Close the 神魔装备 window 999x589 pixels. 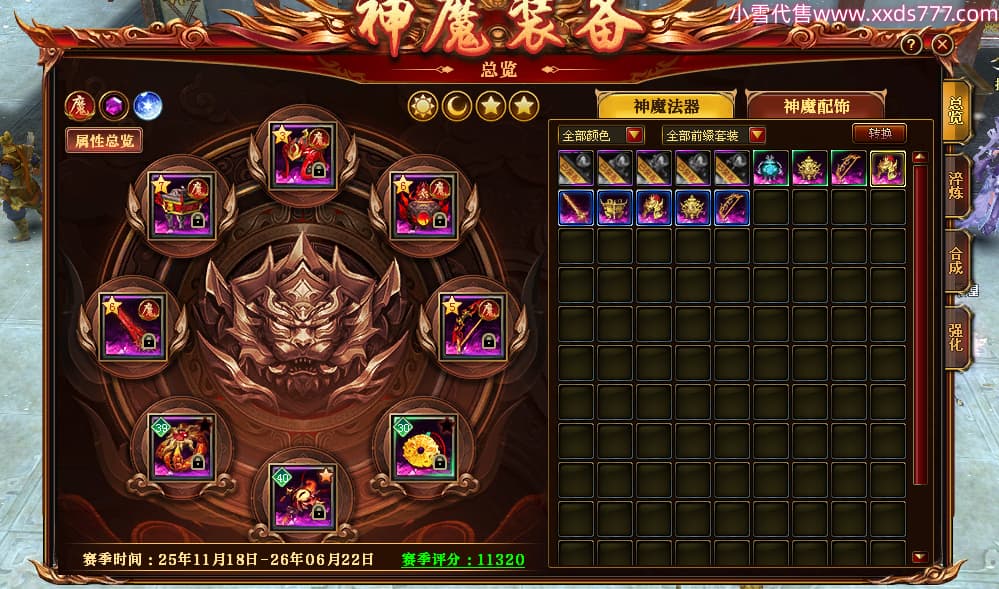point(942,45)
